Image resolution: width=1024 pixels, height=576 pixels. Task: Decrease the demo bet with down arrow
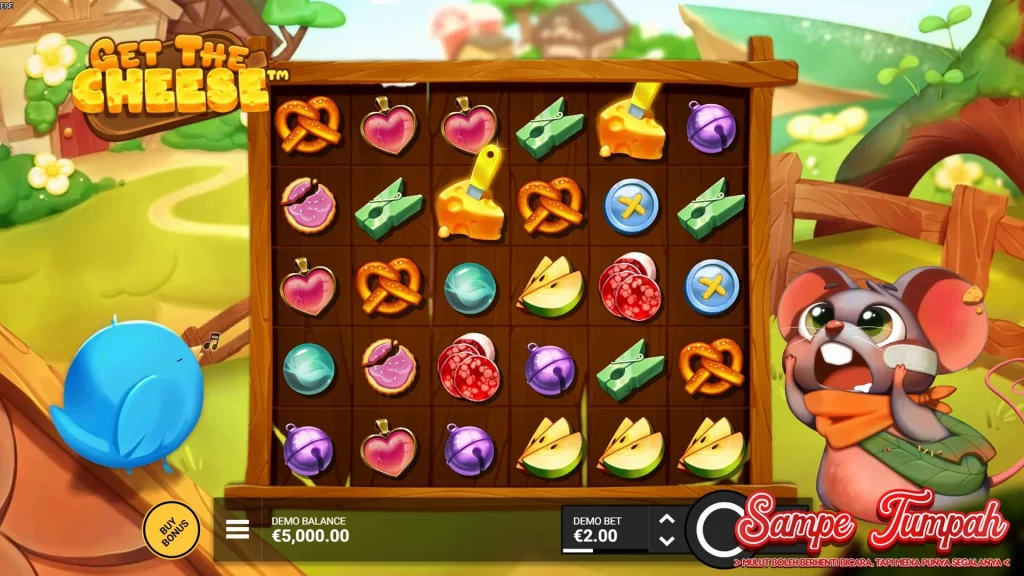pyautogui.click(x=667, y=541)
